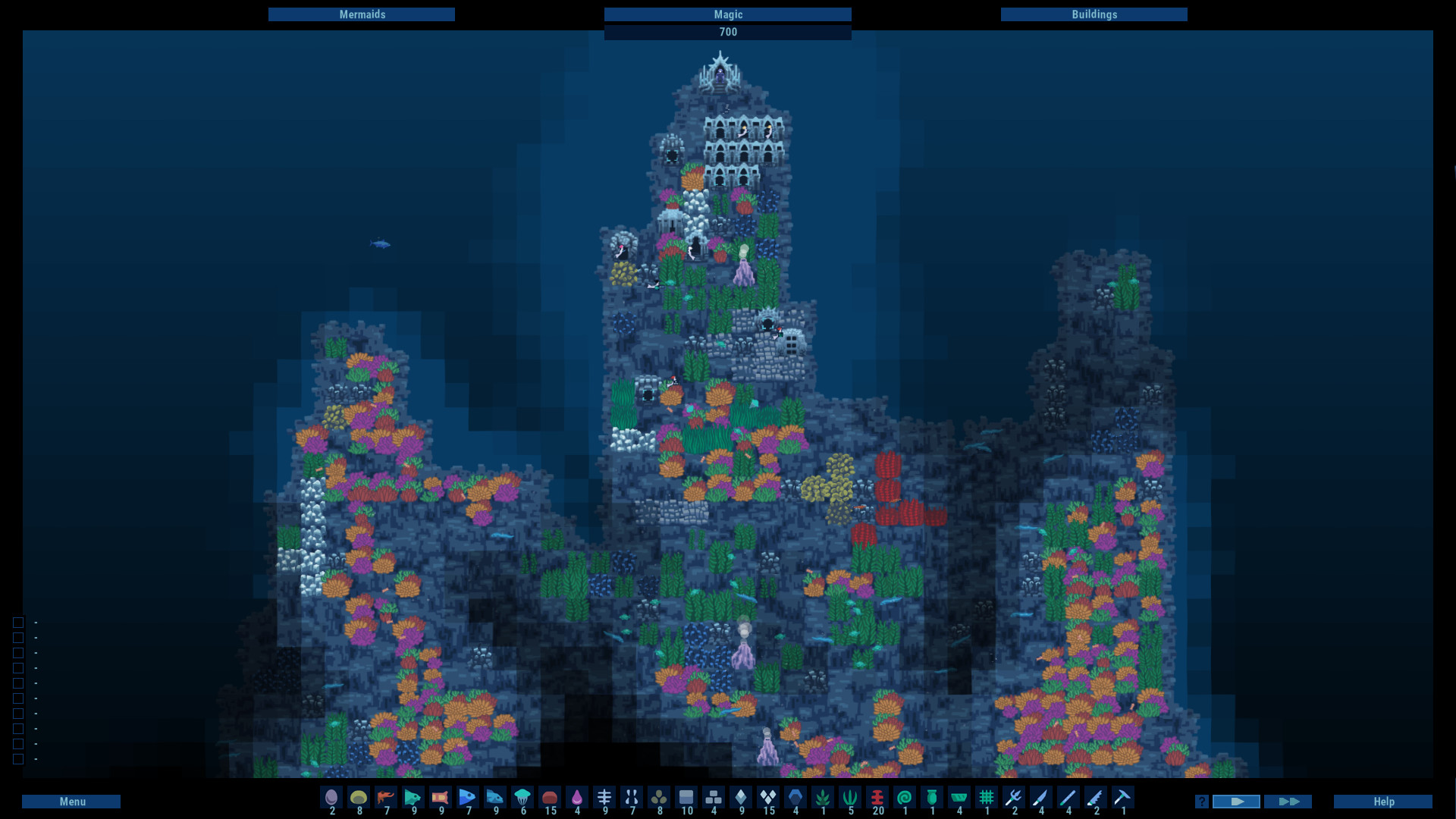
Task: Open help via the question mark icon
Action: click(x=1200, y=801)
